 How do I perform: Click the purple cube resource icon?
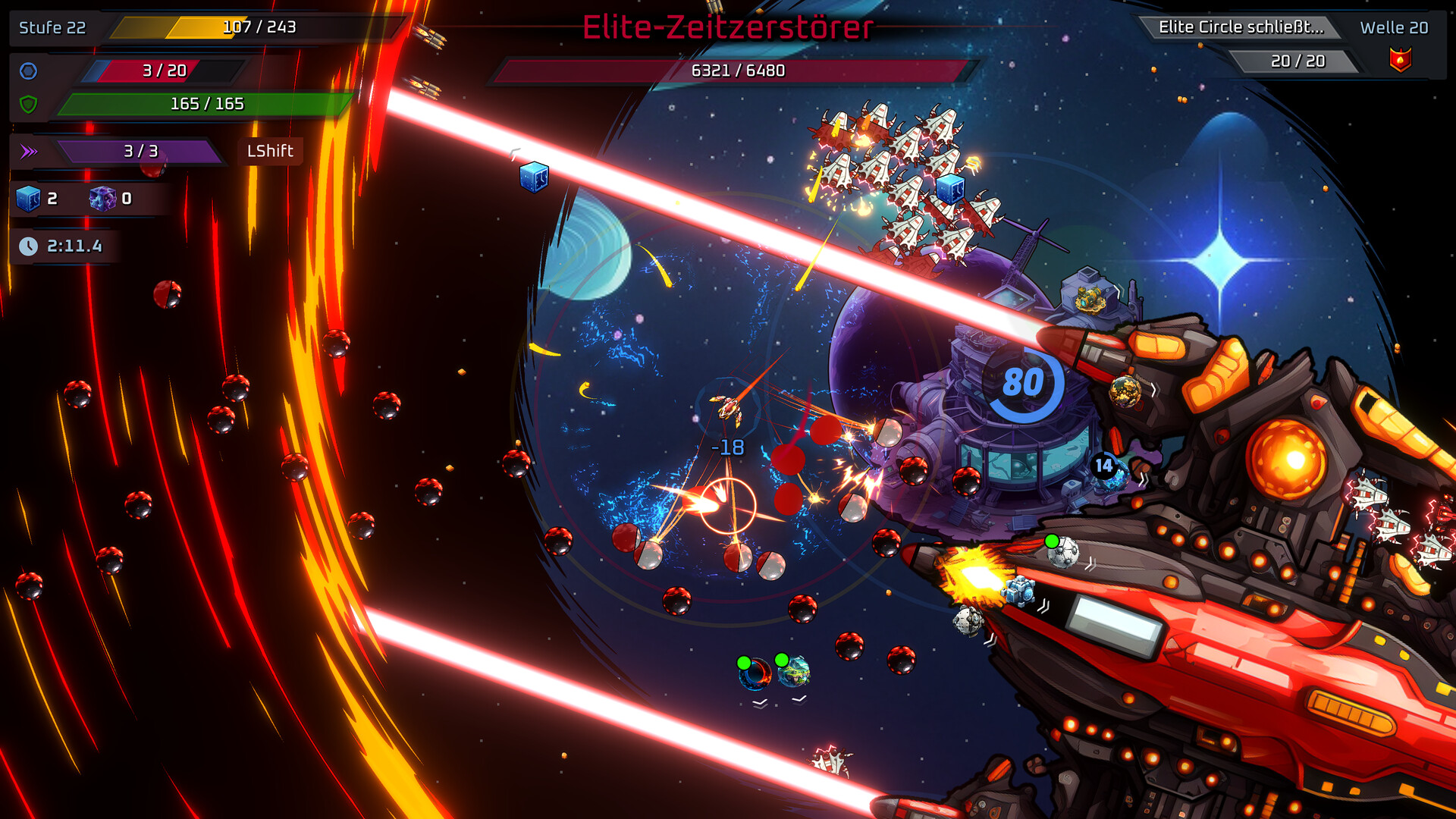[x=102, y=199]
